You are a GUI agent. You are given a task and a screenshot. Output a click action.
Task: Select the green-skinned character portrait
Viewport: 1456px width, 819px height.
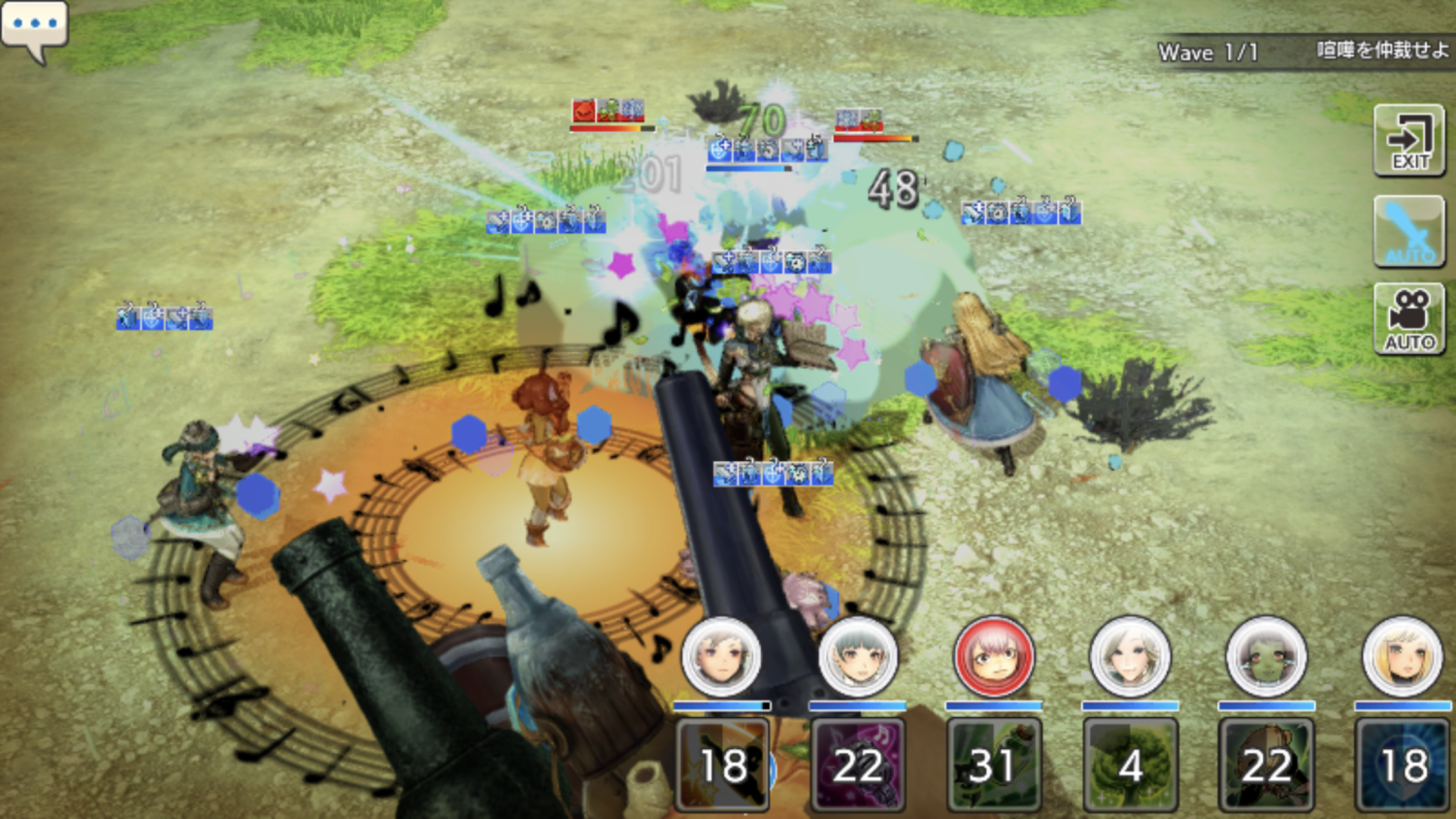[x=1266, y=657]
